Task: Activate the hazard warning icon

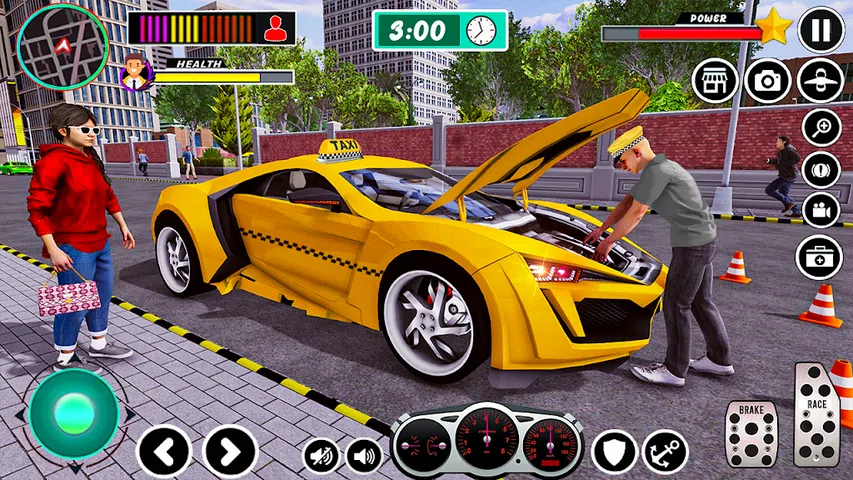Action: 821,168
